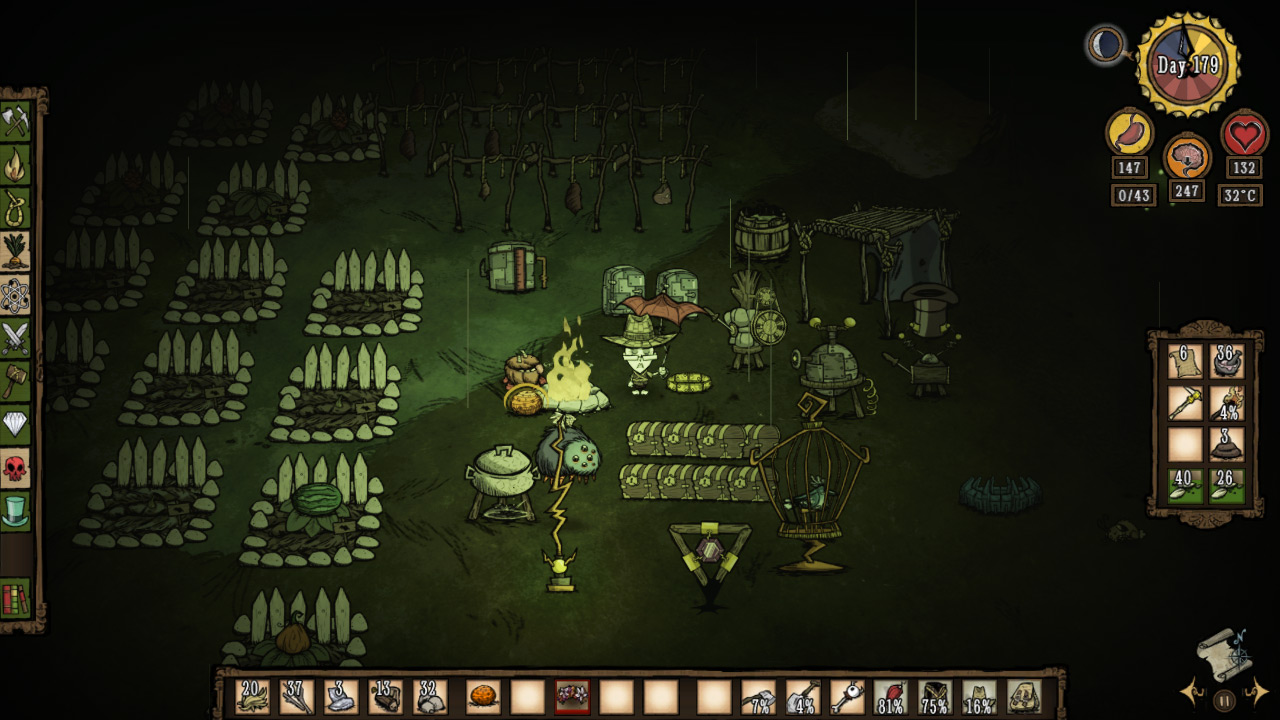Viewport: 1280px width, 720px height.
Task: Pick the twigs stack of 37
Action: click(x=297, y=697)
